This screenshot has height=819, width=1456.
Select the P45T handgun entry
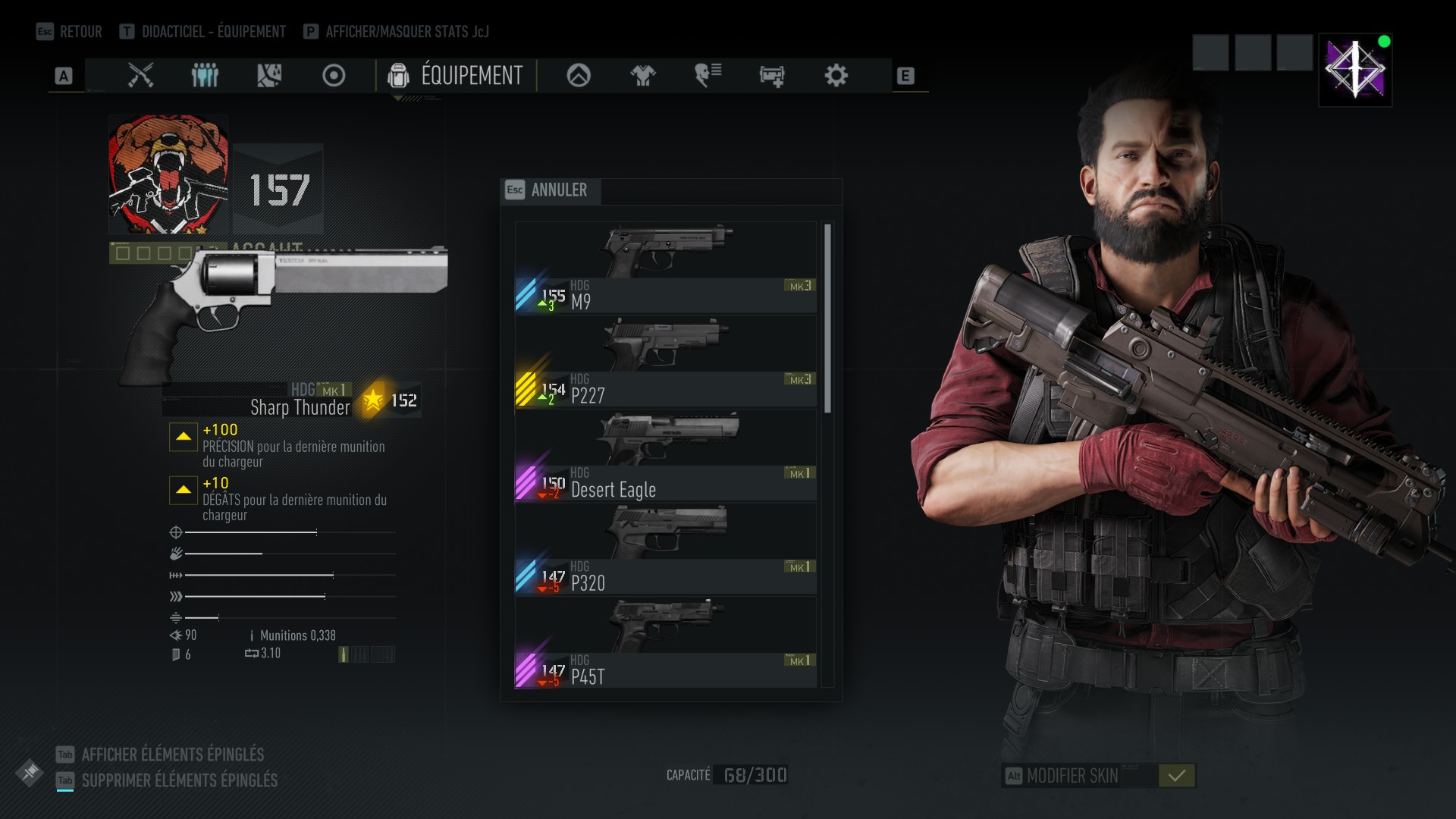(665, 643)
